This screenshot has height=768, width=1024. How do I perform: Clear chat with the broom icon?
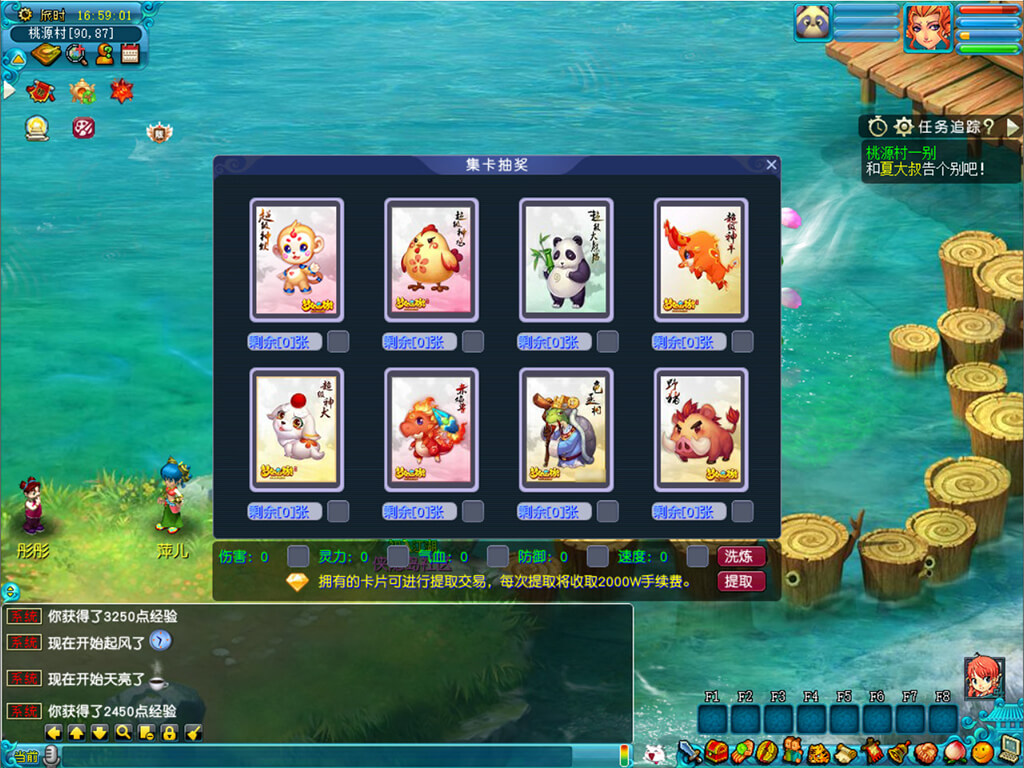coord(194,732)
